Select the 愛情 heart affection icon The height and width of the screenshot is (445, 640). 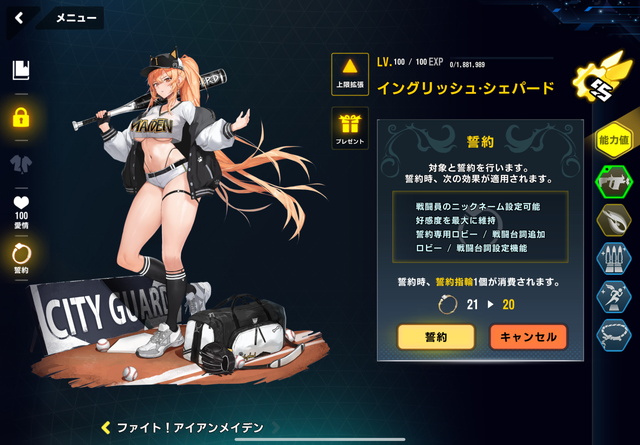(20, 208)
